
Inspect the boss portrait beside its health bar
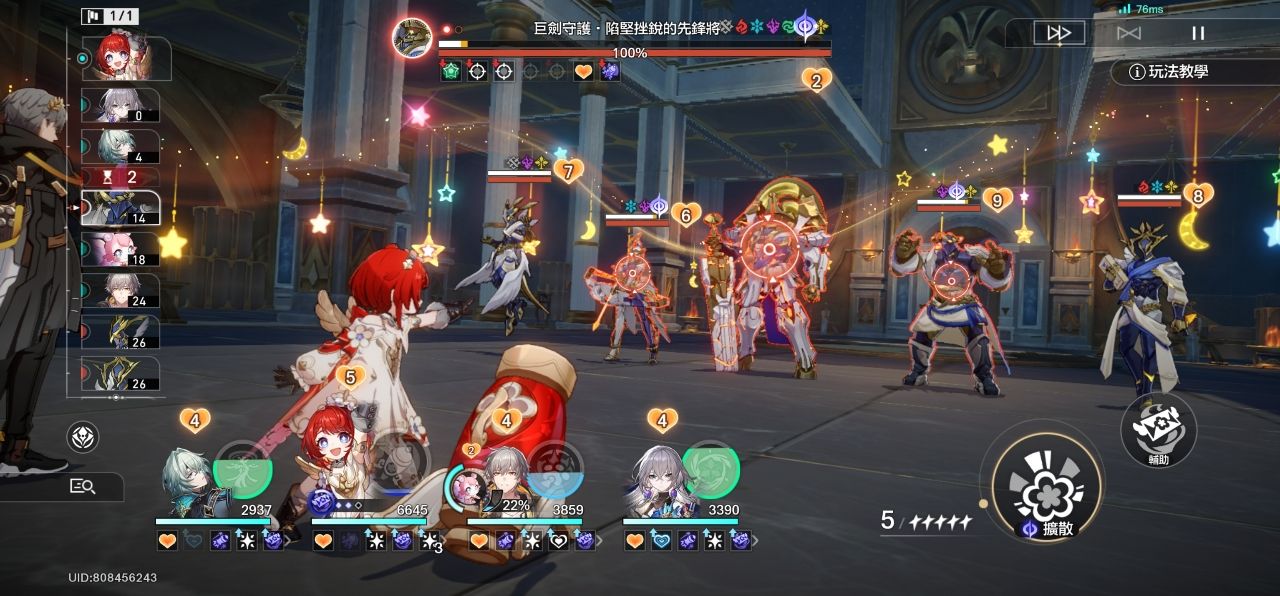pyautogui.click(x=412, y=39)
